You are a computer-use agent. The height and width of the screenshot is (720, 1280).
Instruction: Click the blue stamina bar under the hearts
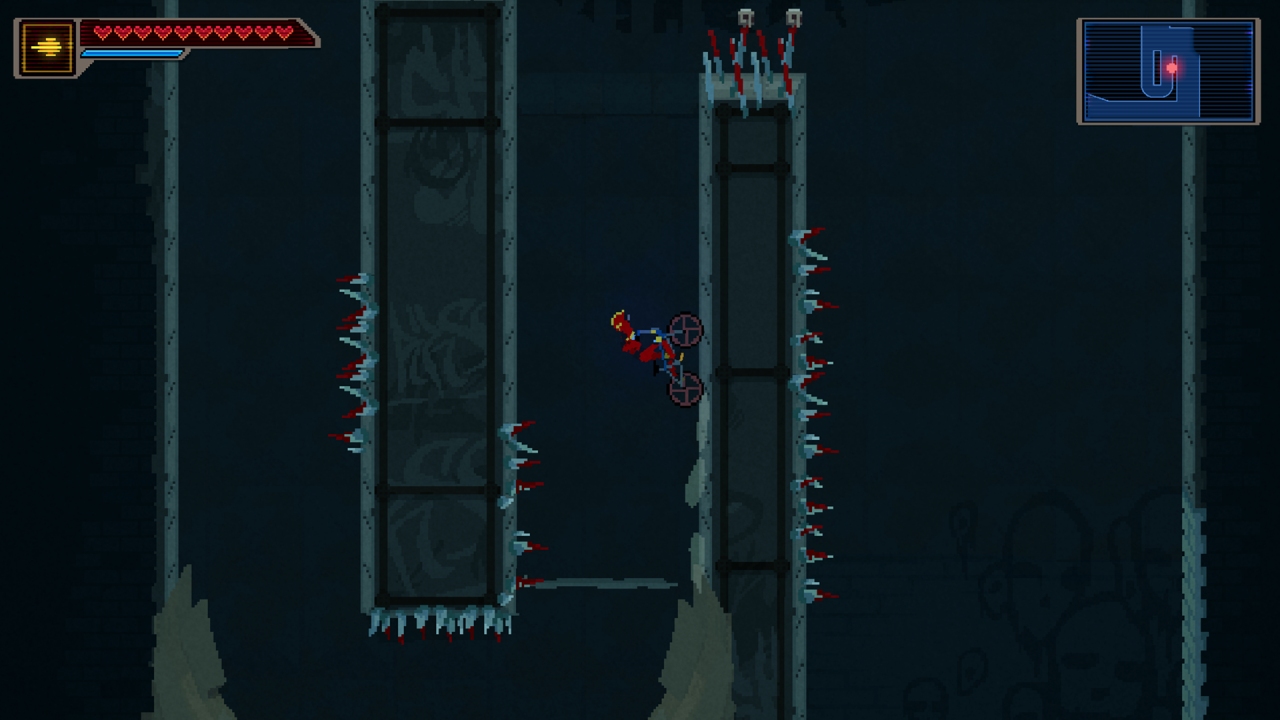point(130,55)
